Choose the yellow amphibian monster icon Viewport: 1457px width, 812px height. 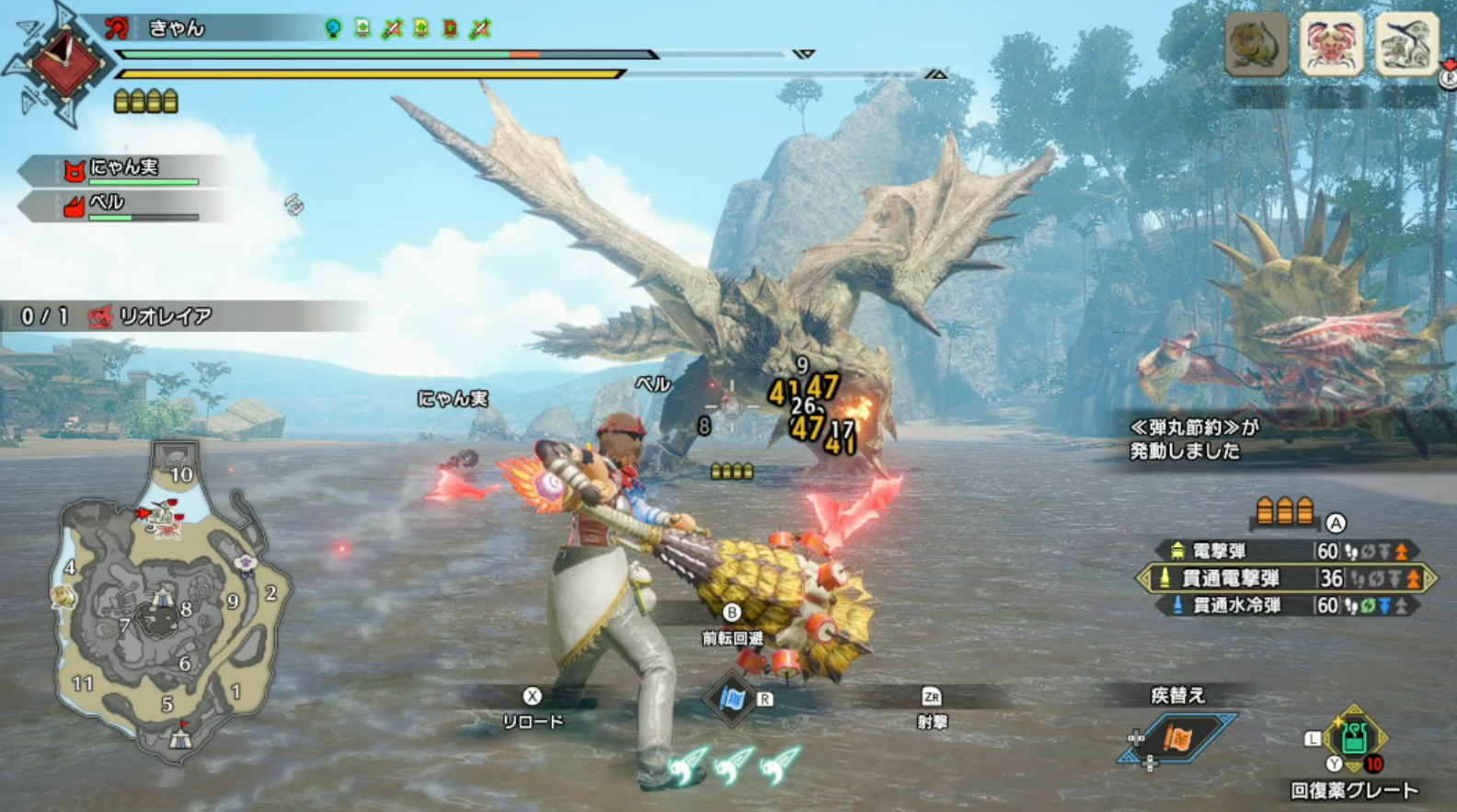click(1257, 42)
